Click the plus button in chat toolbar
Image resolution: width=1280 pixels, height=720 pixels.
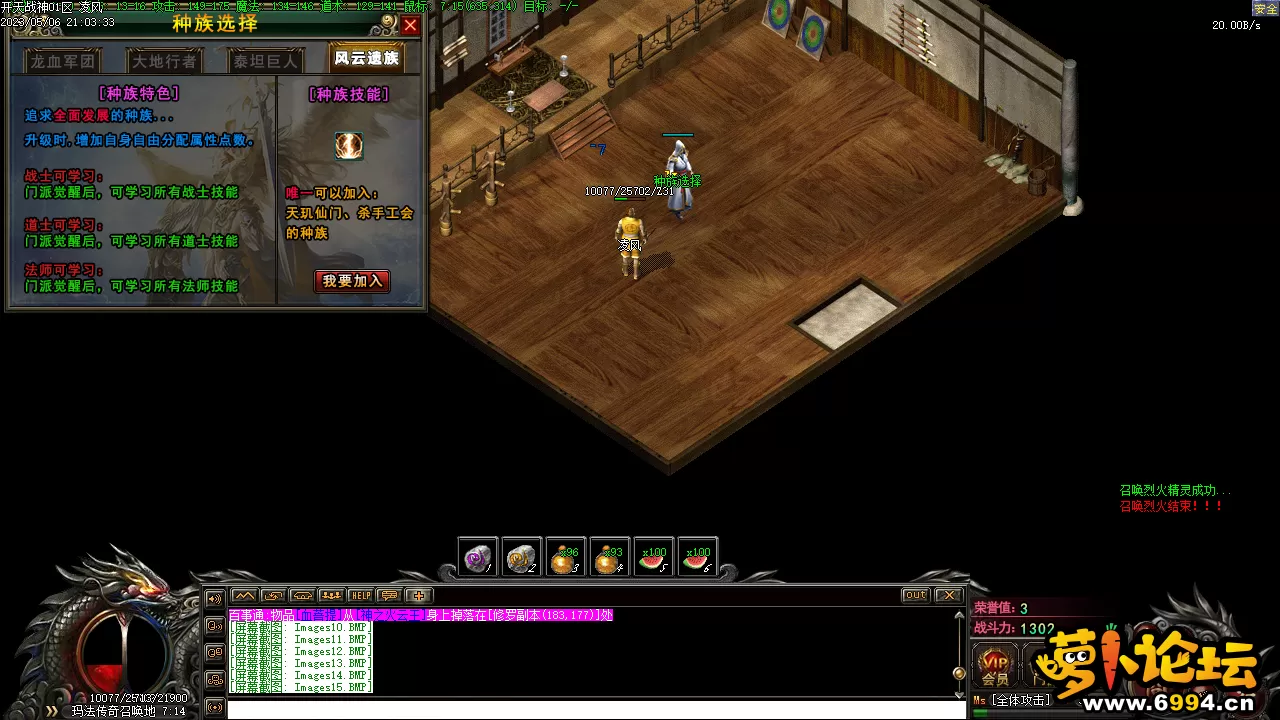click(419, 596)
